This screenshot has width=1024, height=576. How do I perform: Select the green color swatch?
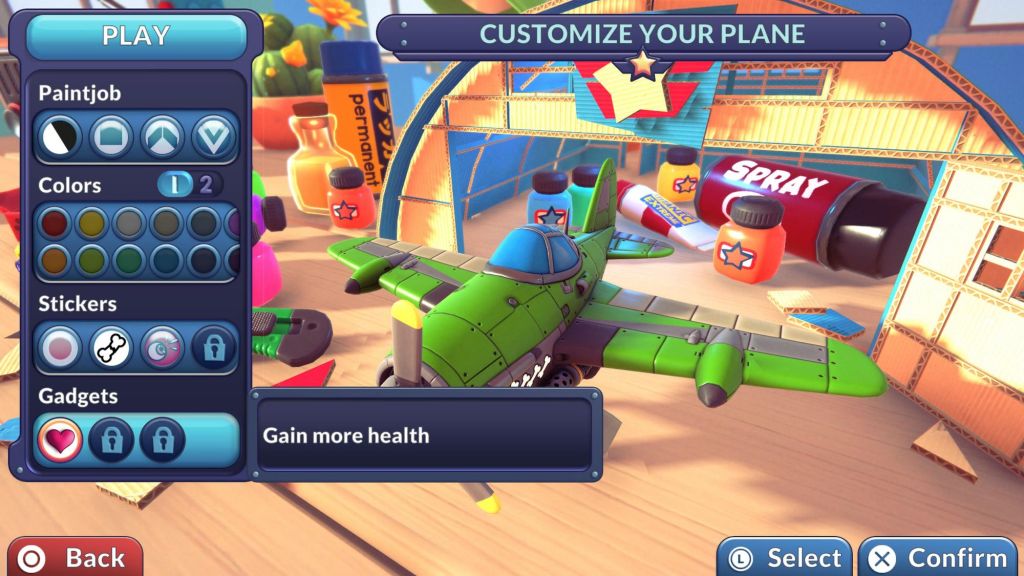[x=129, y=261]
